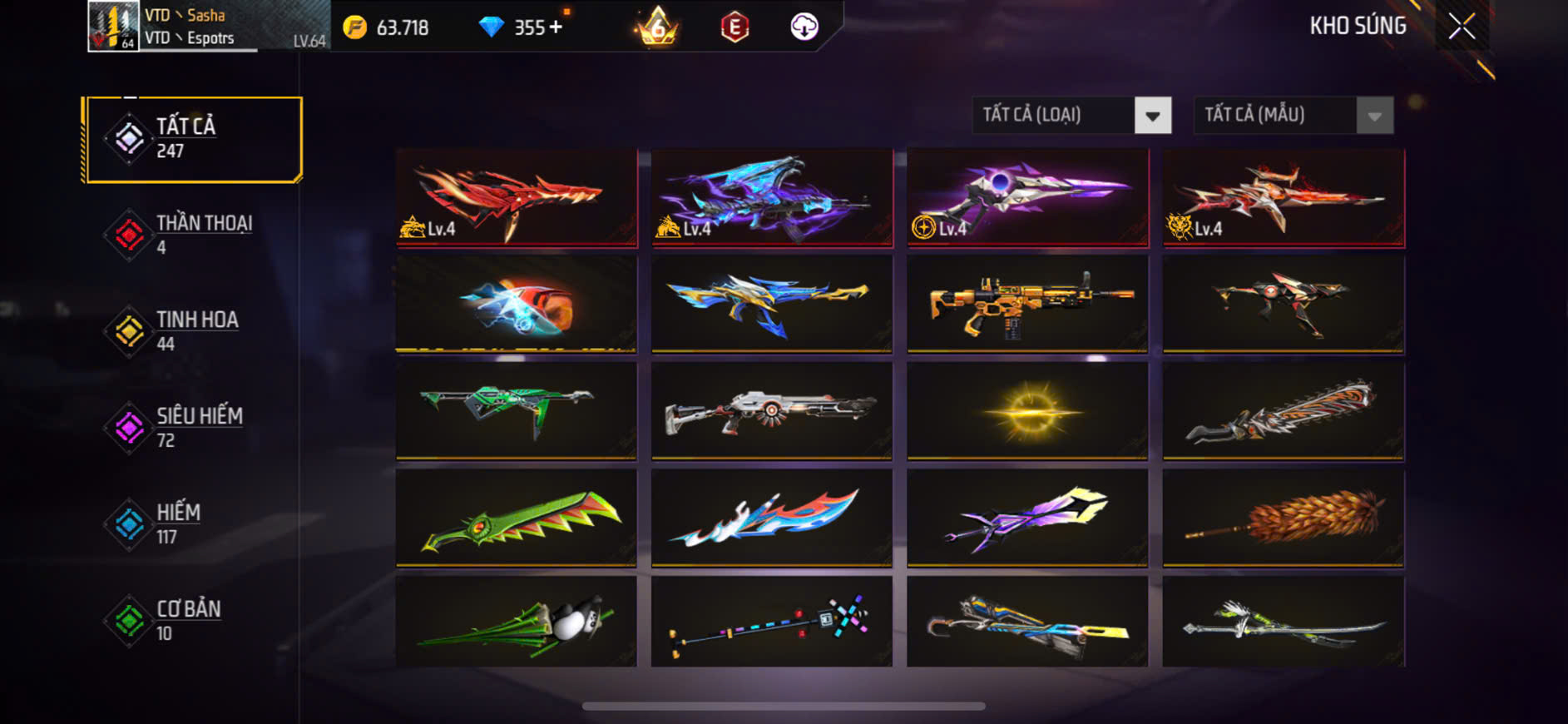Pick the green serrated machete skin
Image resolution: width=1568 pixels, height=724 pixels.
(x=517, y=518)
